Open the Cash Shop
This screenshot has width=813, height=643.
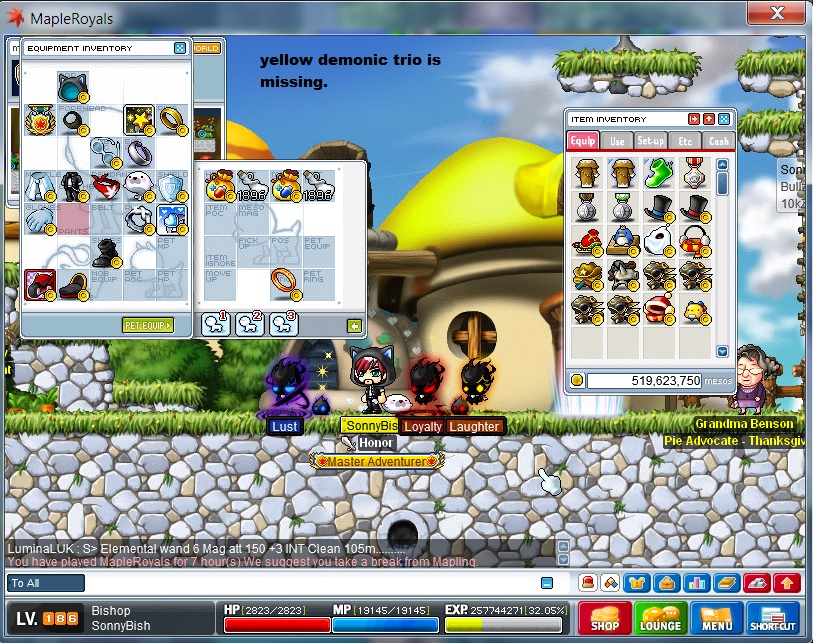pos(604,618)
